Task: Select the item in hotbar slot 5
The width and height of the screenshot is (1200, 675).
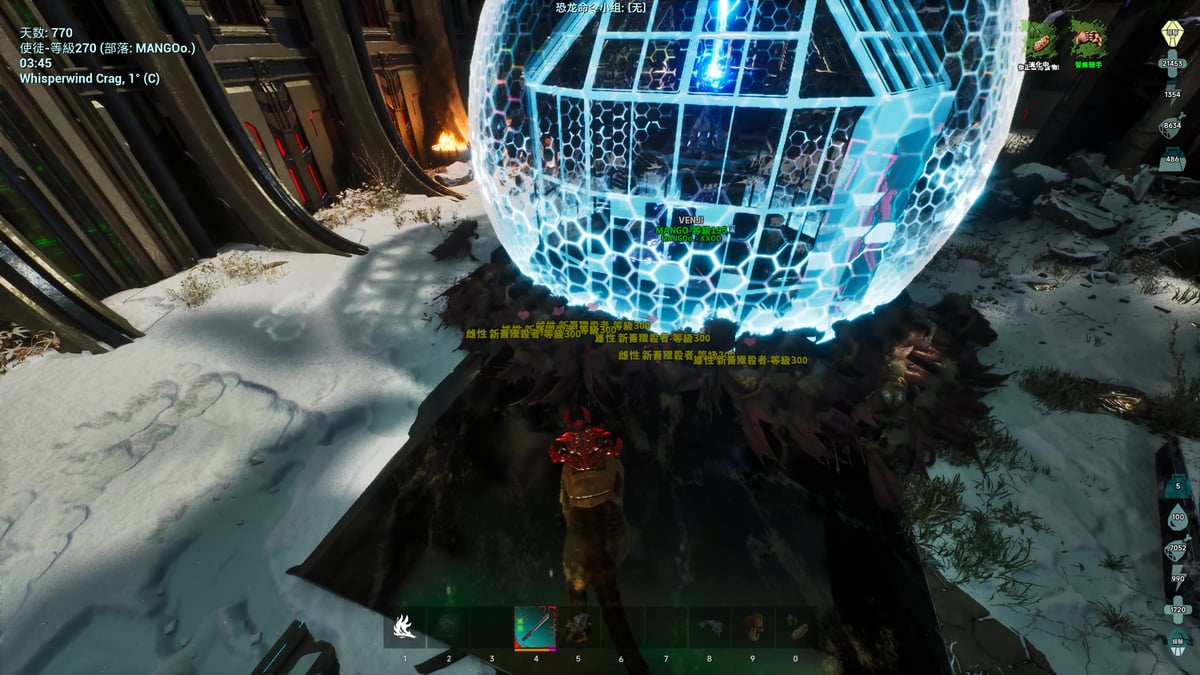Action: click(578, 628)
